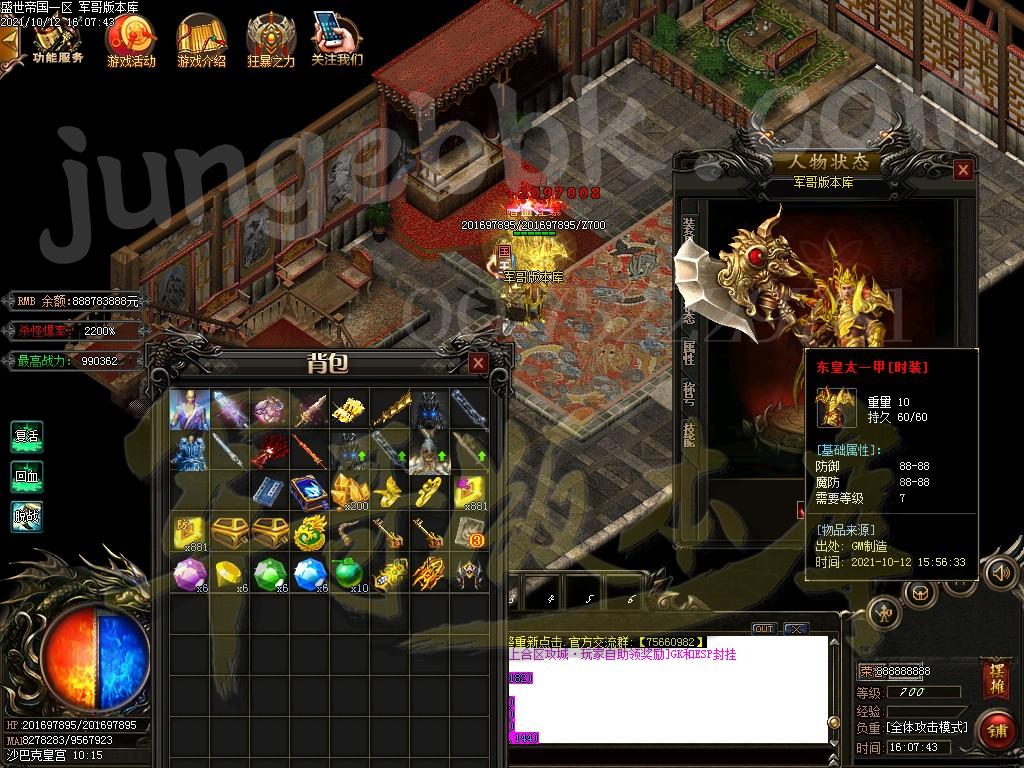Open the 关注我们 follow us phone icon
Screen dimensions: 1024x768
tap(336, 38)
